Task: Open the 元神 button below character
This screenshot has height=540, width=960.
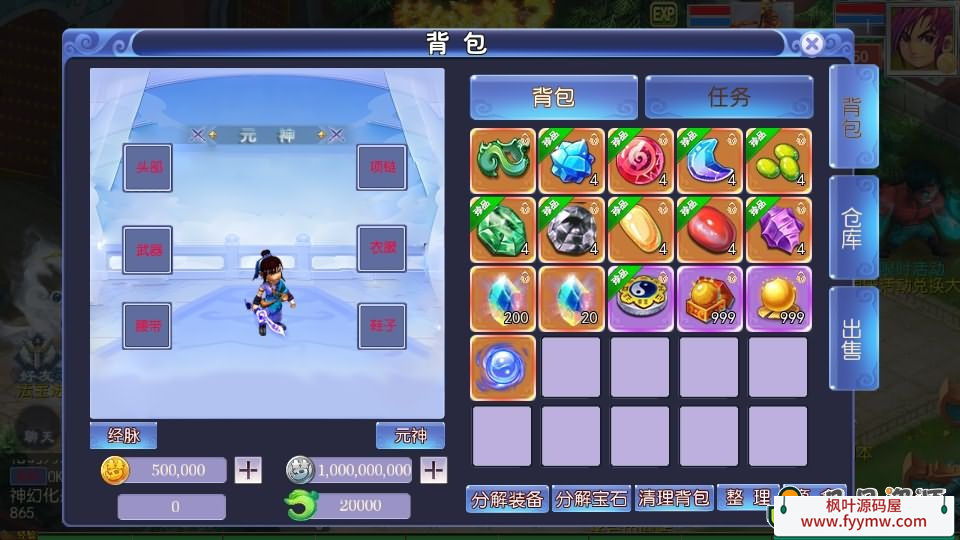Action: [x=410, y=436]
